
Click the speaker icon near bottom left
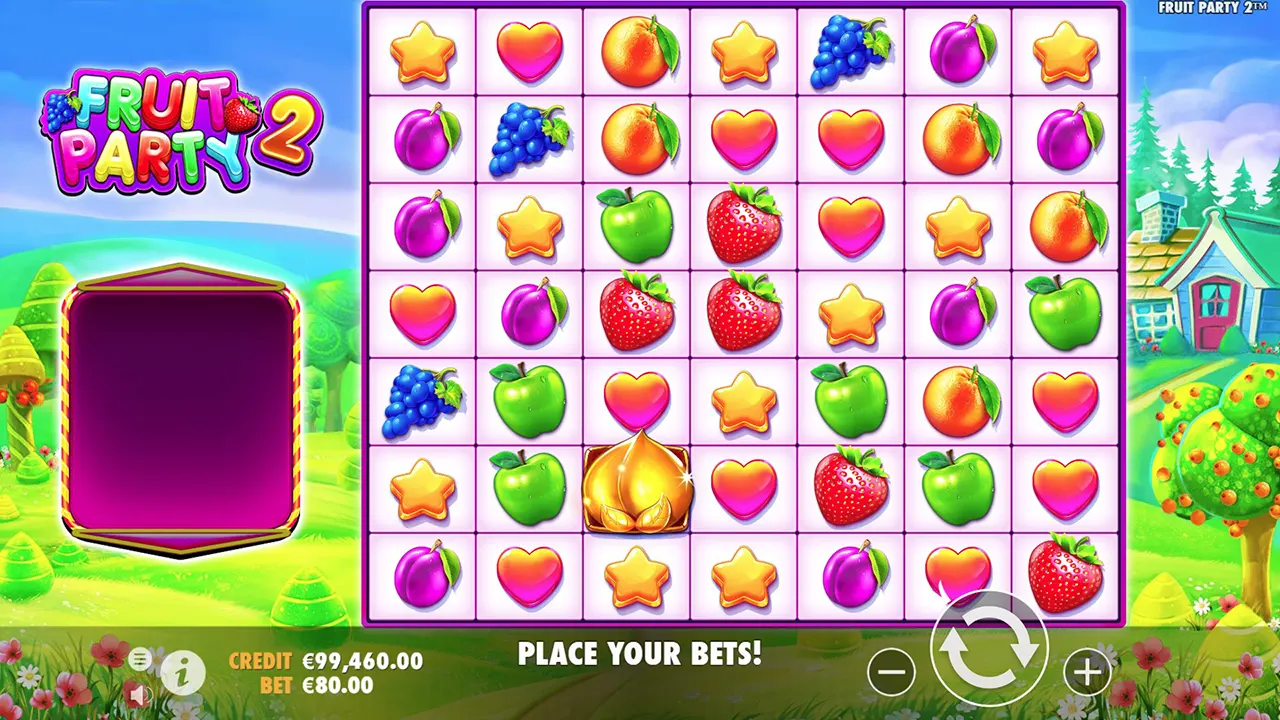click(139, 693)
